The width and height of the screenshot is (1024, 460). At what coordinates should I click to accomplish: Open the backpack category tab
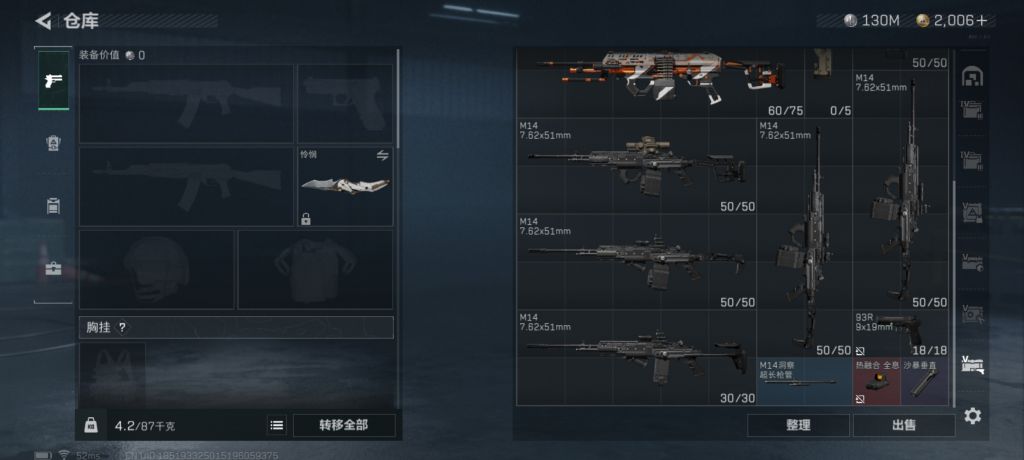point(53,144)
